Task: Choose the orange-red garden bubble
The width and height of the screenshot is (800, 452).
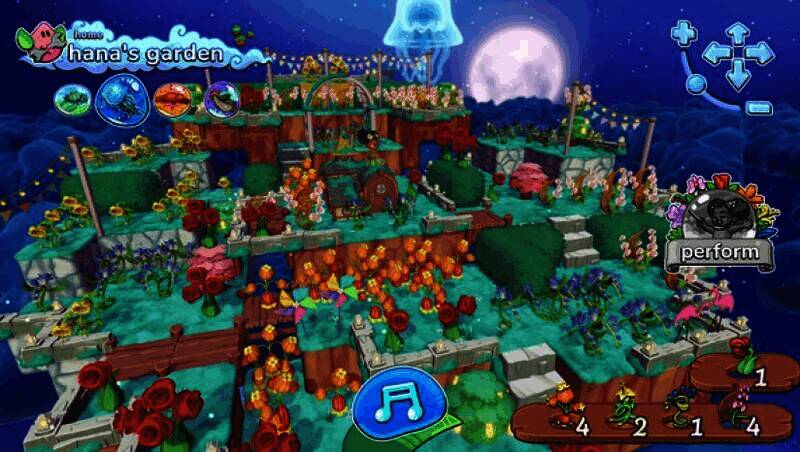Action: (x=173, y=98)
